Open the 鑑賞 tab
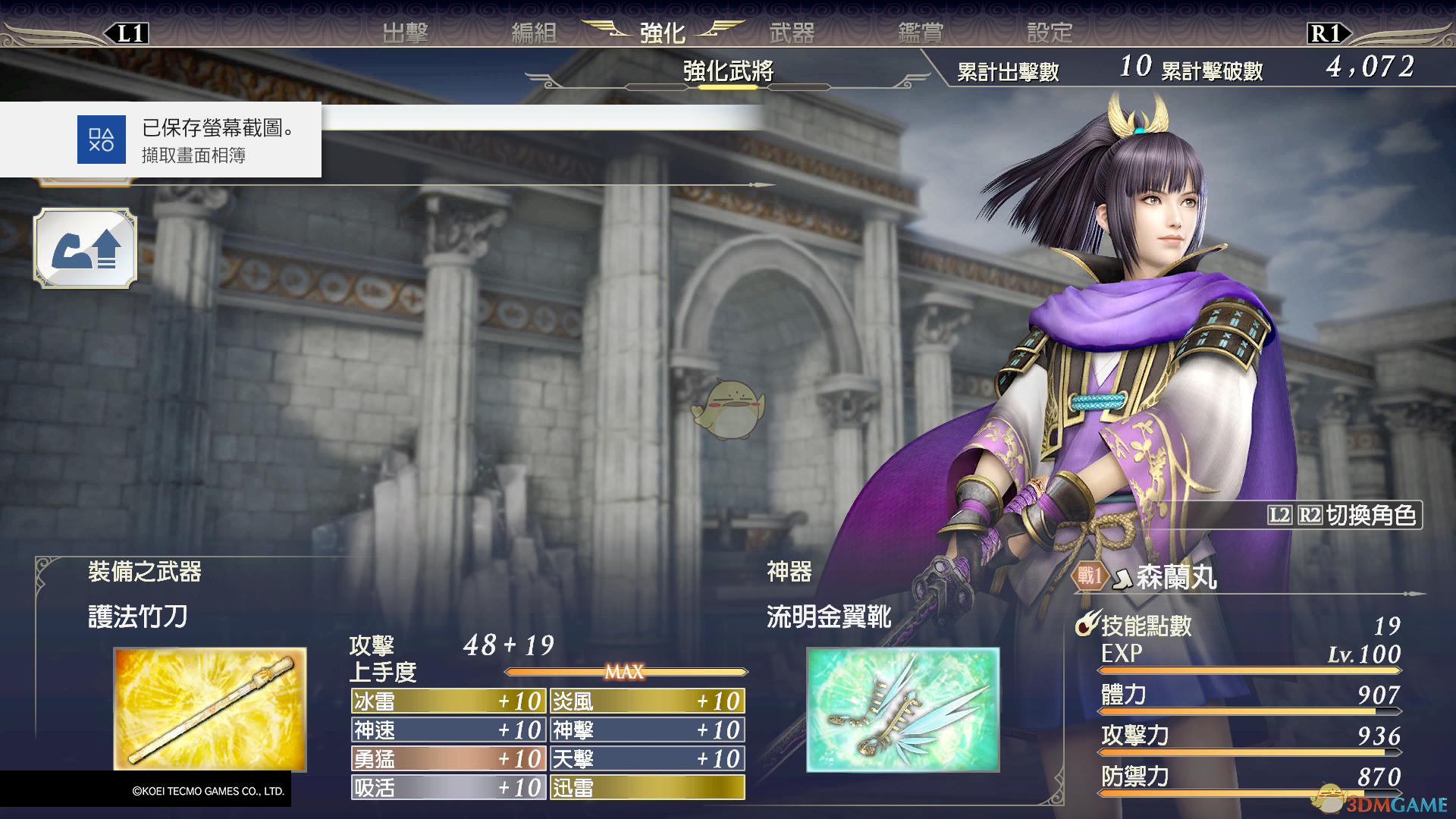The image size is (1456, 819). 921,33
